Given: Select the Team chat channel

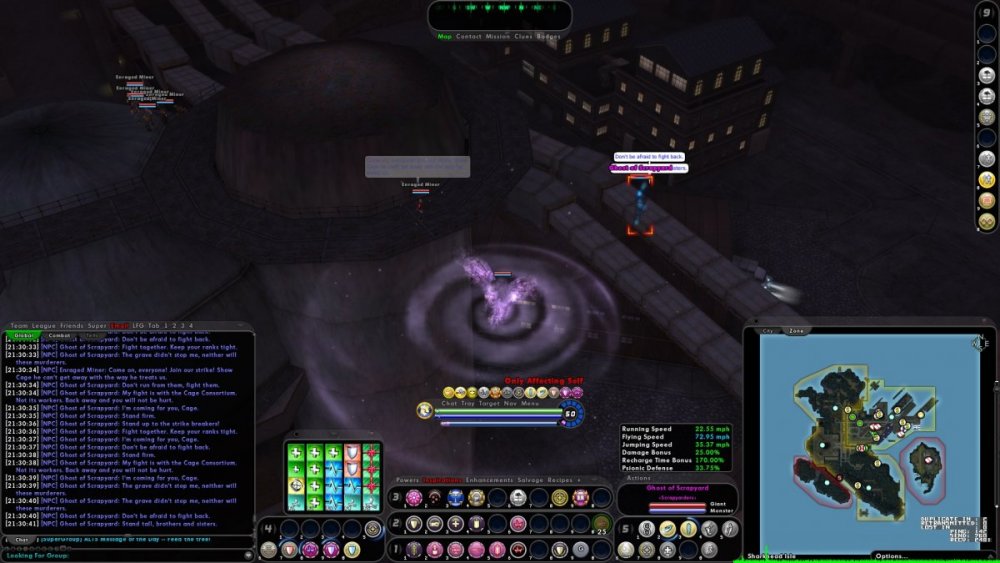Looking at the screenshot, I should point(19,326).
